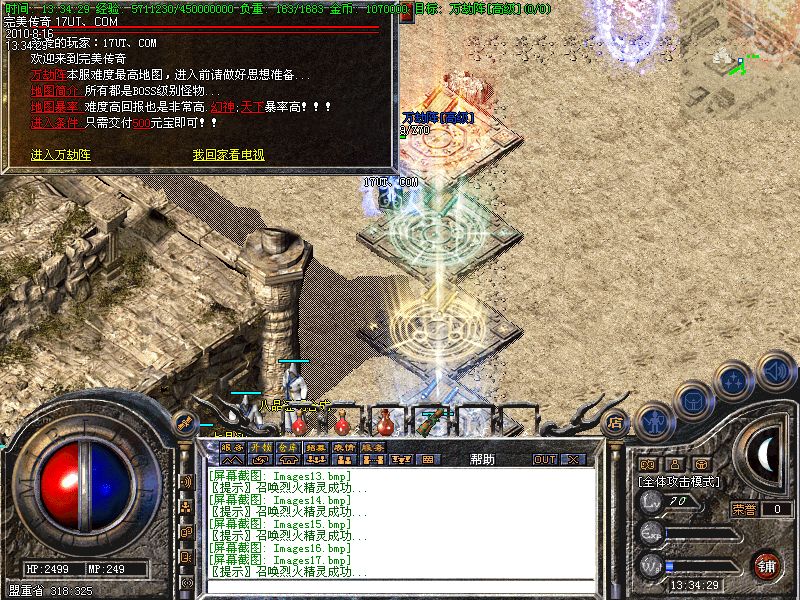This screenshot has height=600, width=800.
Task: Use the green scroll belt slot
Action: [432, 420]
